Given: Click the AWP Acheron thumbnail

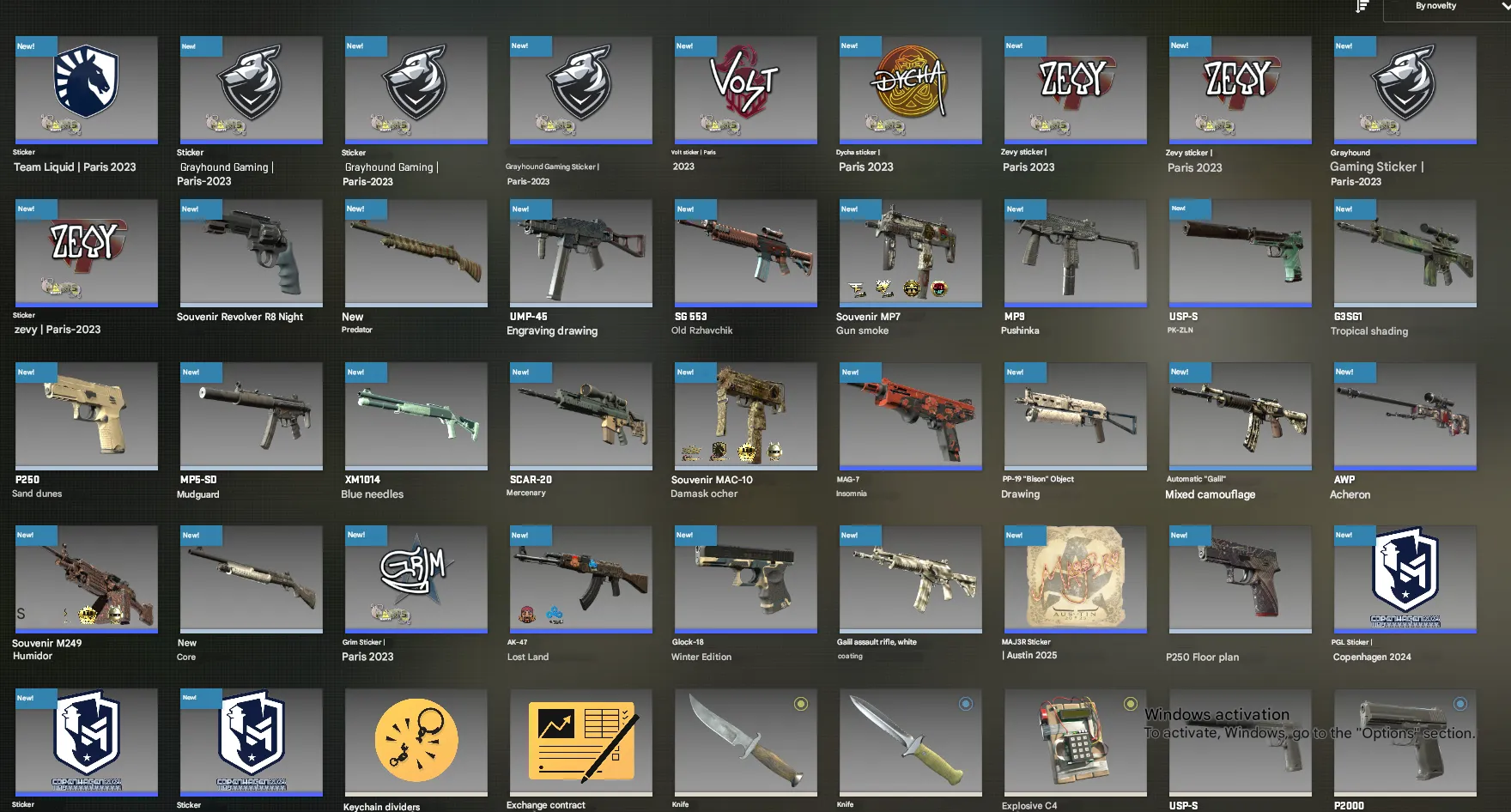Looking at the screenshot, I should [1405, 416].
